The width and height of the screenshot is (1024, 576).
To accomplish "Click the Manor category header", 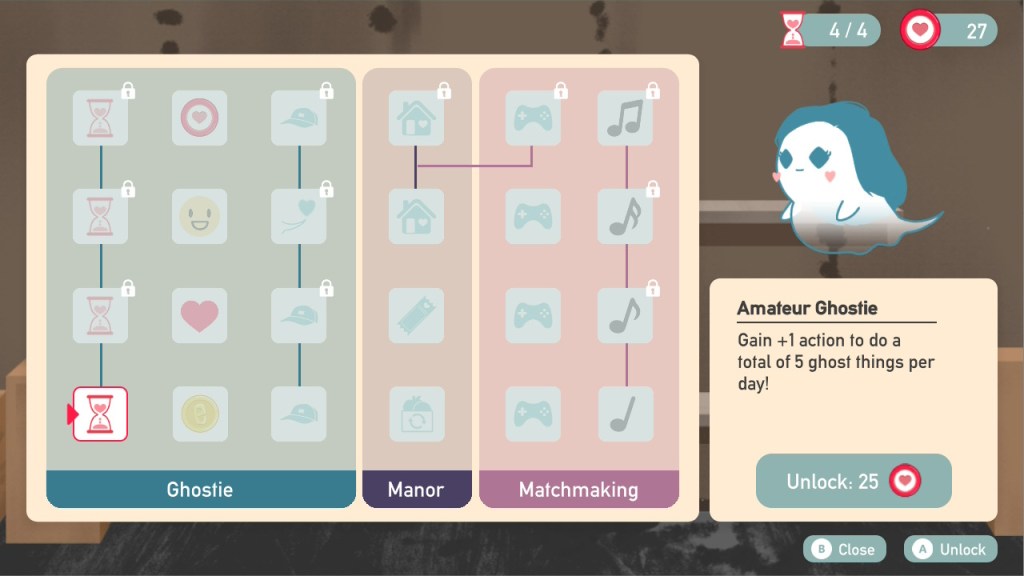I will (416, 490).
